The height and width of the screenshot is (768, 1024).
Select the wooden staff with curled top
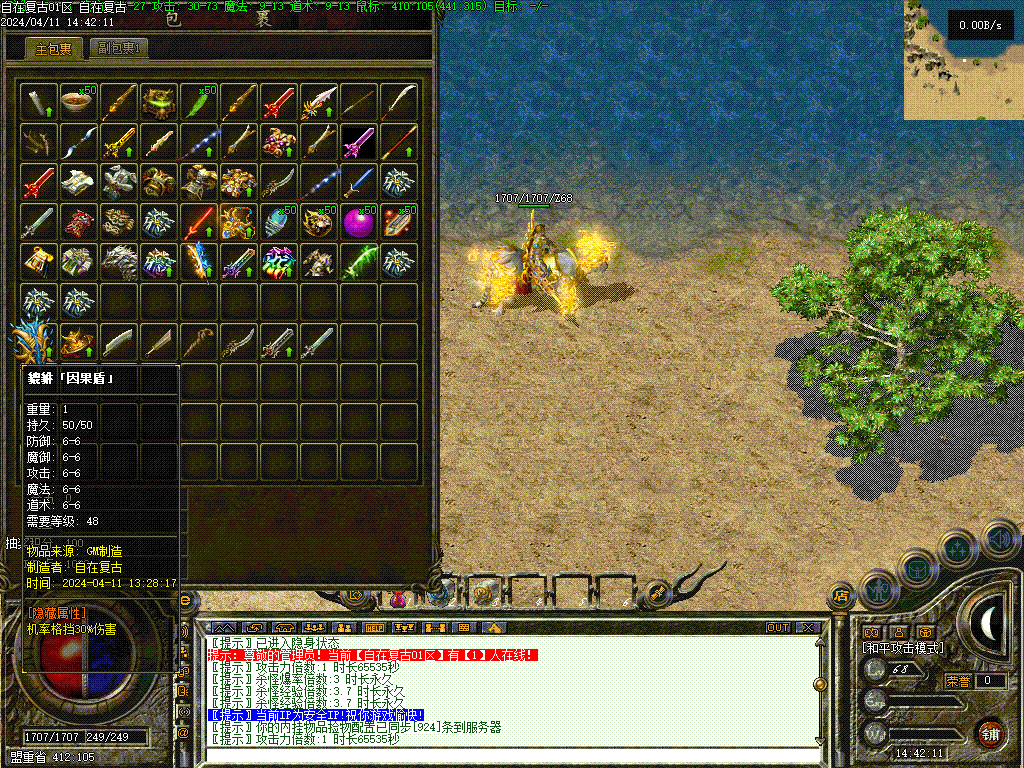coord(198,342)
